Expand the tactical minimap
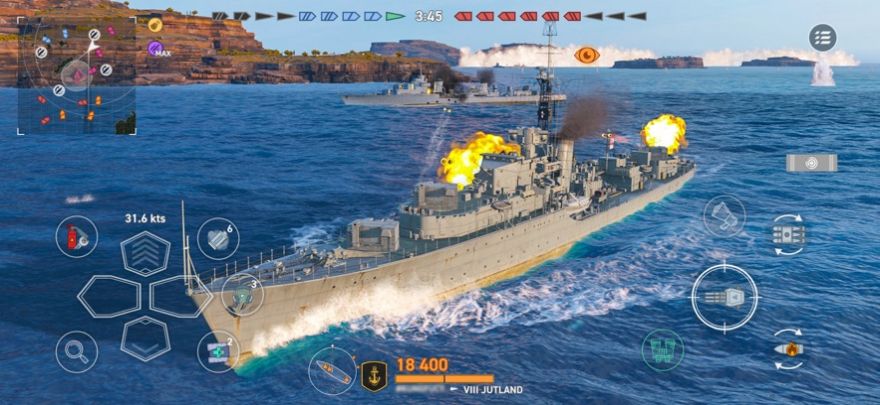The image size is (880, 405). click(x=76, y=75)
